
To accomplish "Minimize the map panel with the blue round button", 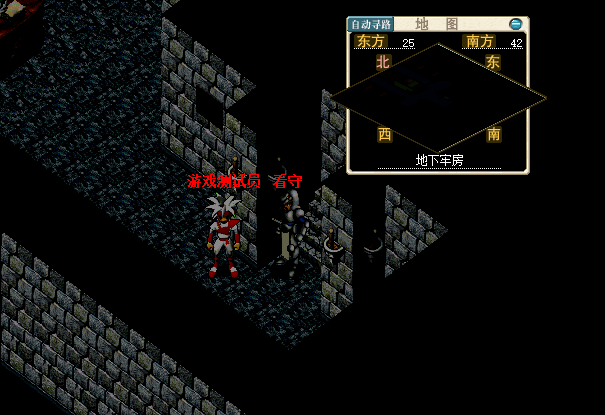I will click(515, 24).
